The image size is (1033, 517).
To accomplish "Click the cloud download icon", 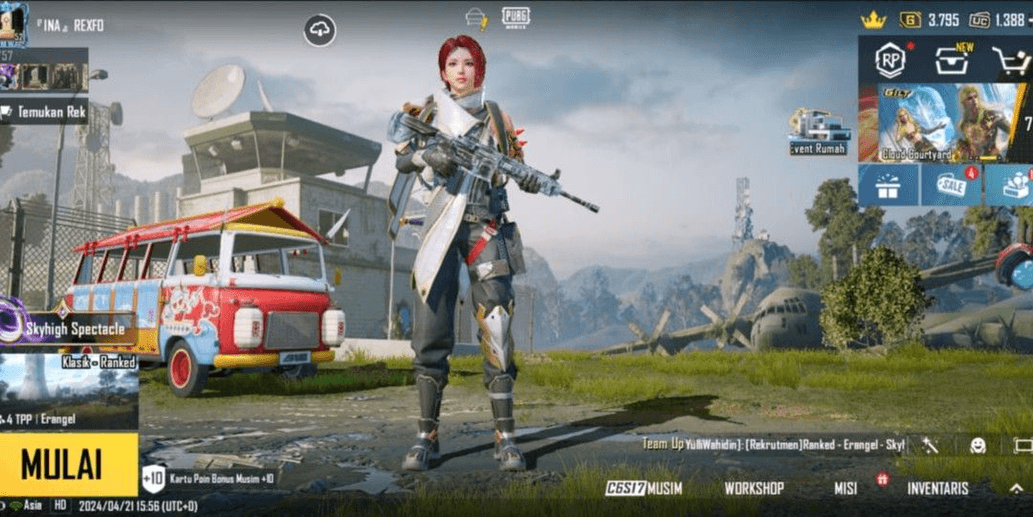I will click(320, 31).
